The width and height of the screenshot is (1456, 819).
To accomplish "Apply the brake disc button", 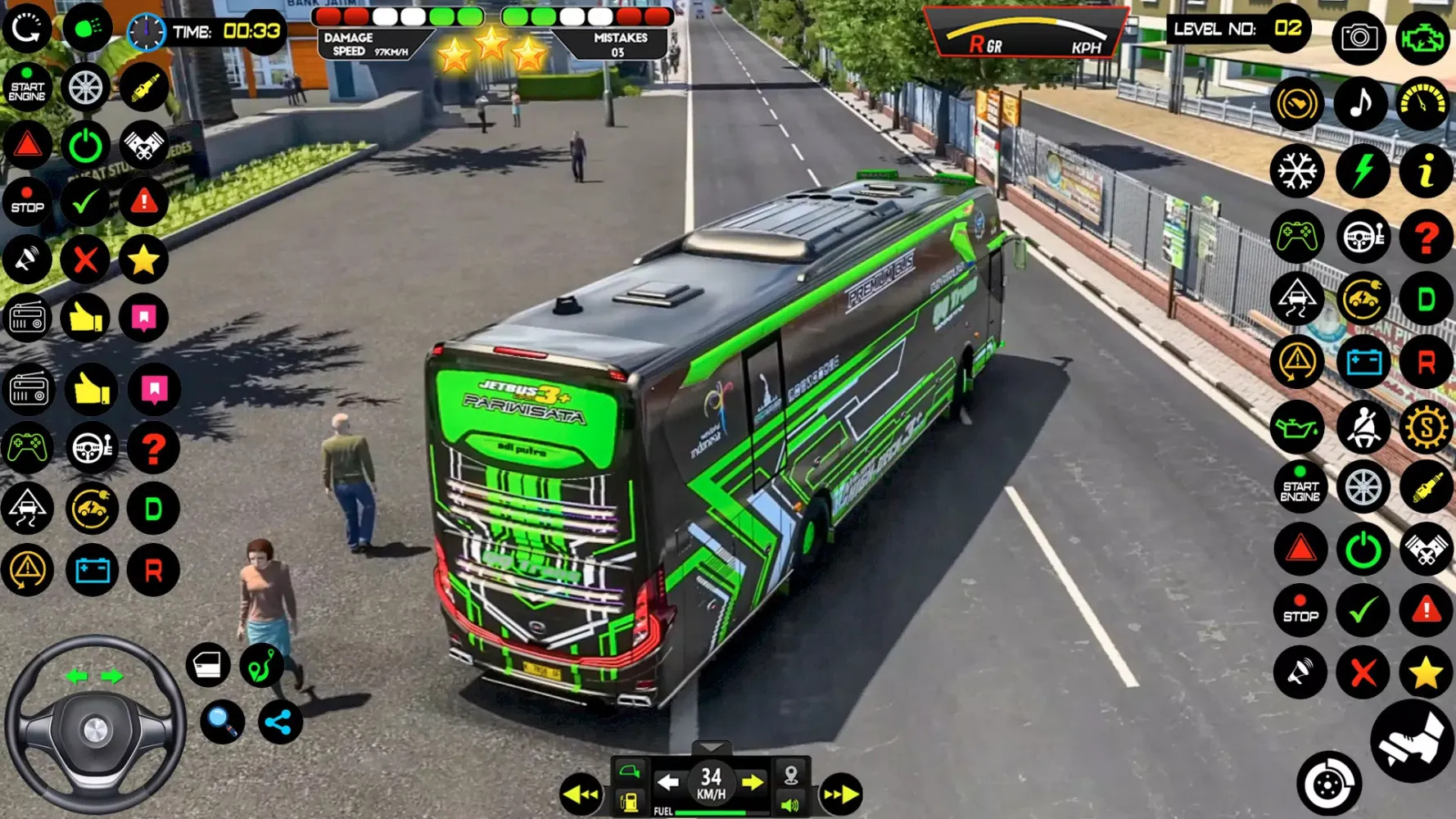I will tap(1328, 785).
